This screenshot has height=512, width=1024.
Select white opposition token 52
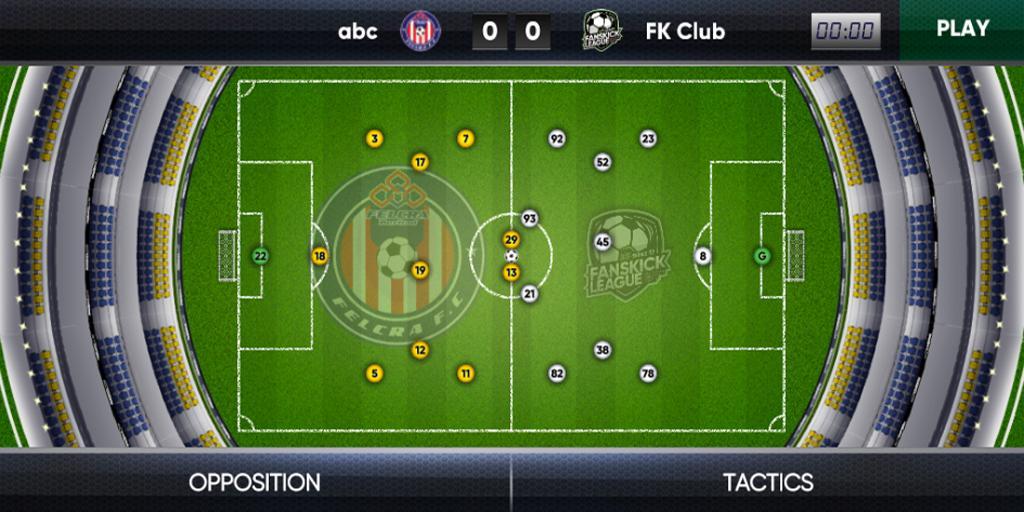602,162
